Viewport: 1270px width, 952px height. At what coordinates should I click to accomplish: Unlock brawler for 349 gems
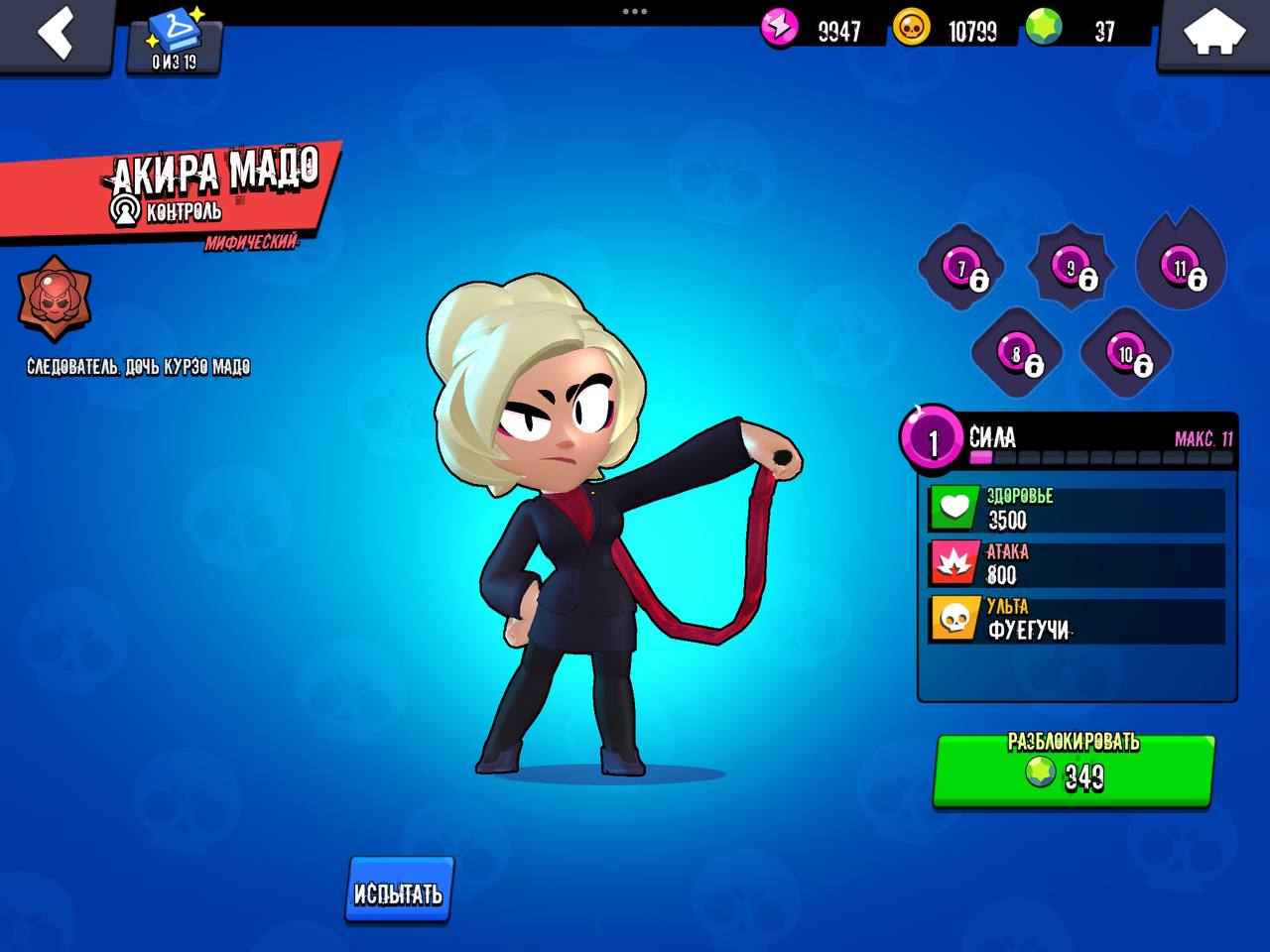(x=1074, y=770)
